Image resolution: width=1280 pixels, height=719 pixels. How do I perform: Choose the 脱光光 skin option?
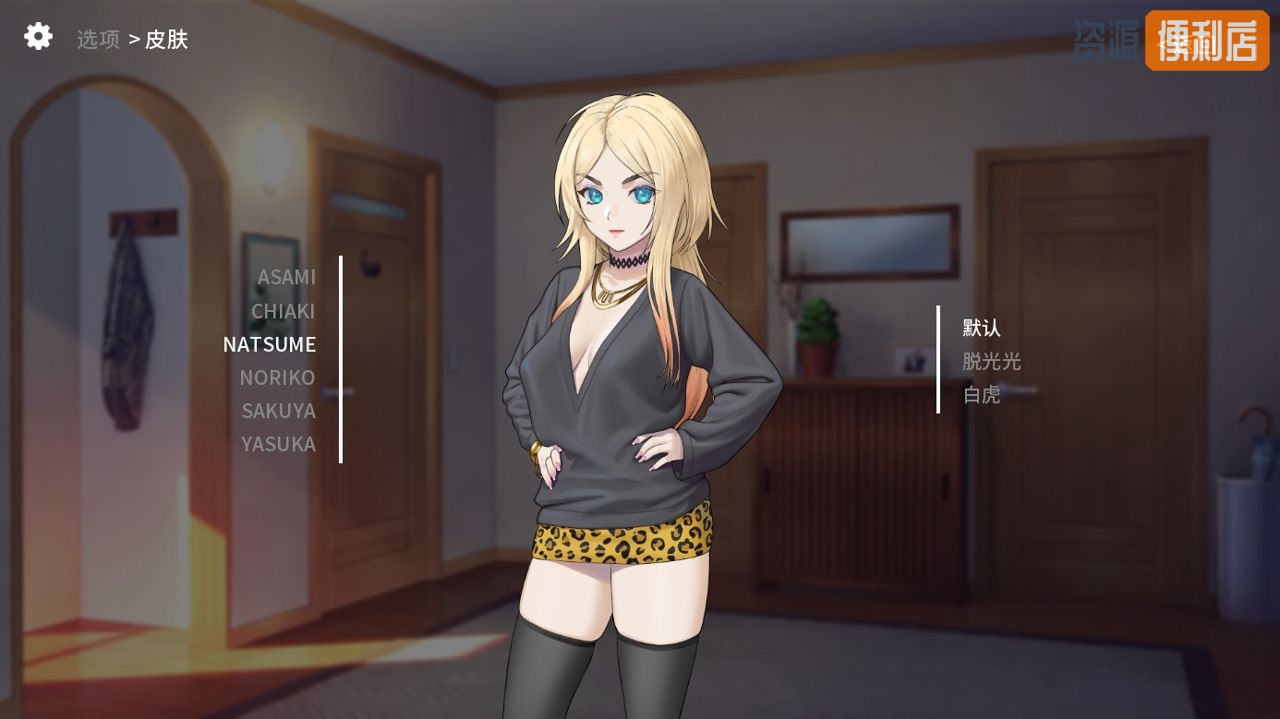(x=991, y=361)
